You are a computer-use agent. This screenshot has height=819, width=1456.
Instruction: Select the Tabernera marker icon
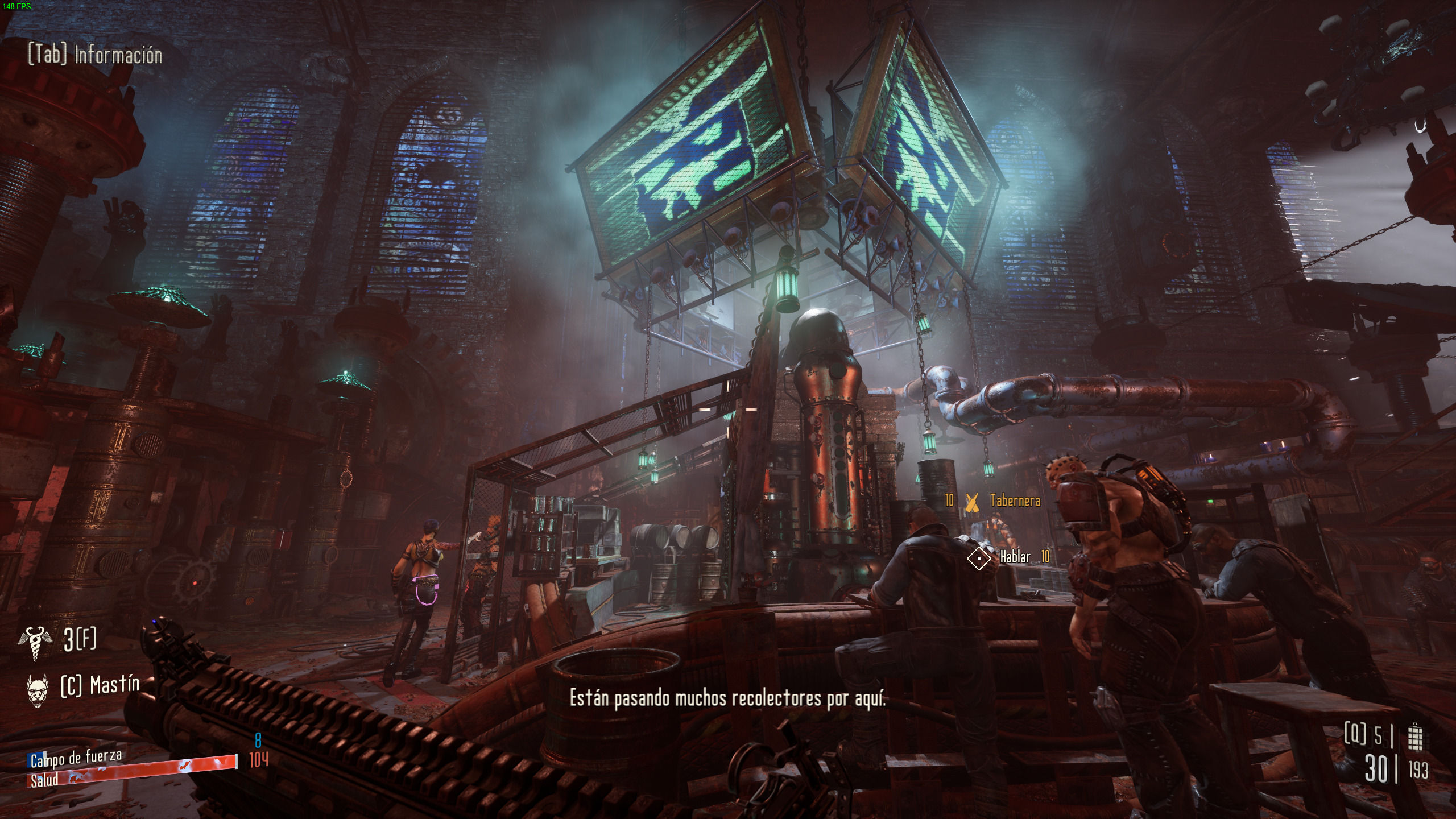tap(972, 501)
